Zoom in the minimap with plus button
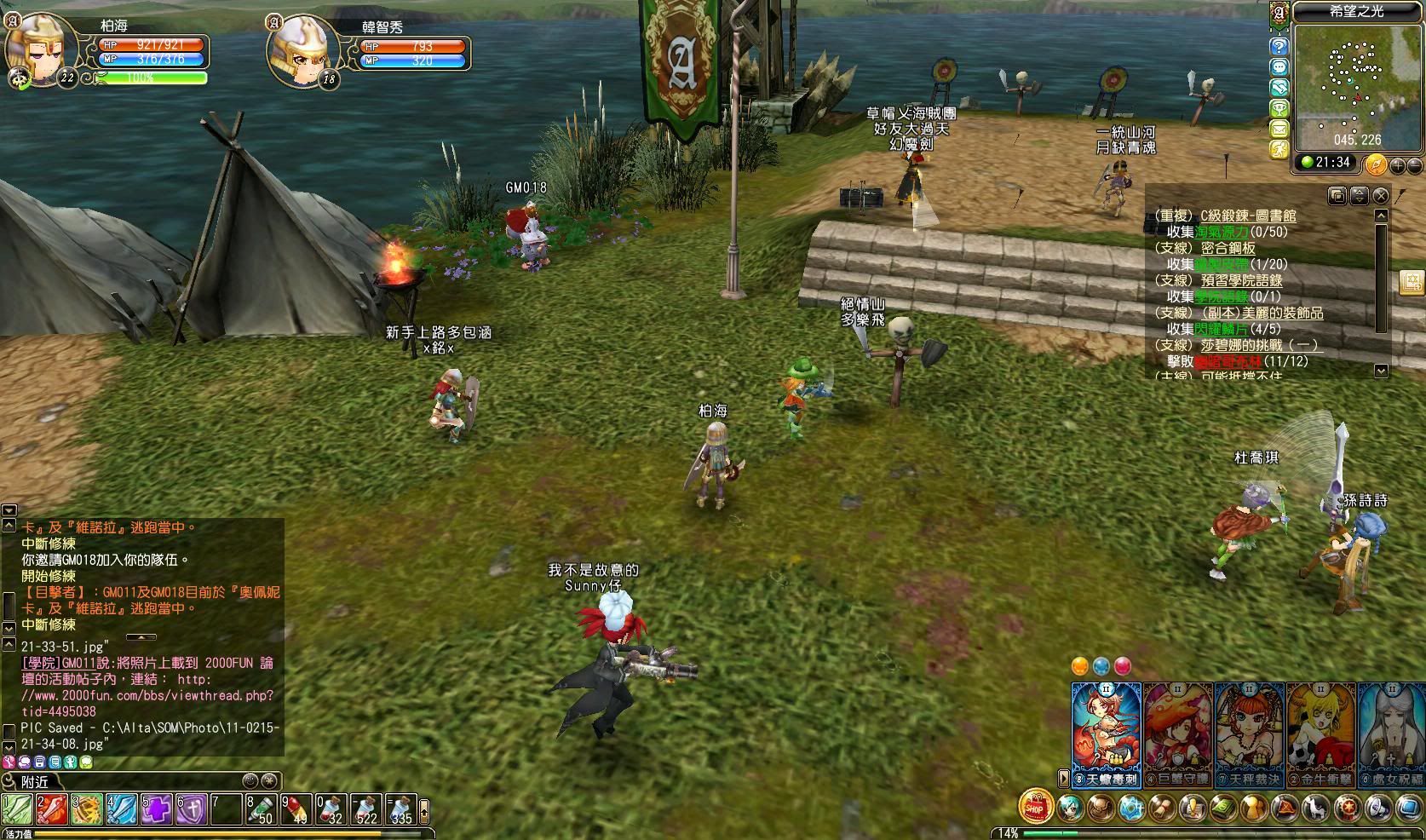The width and height of the screenshot is (1426, 840). point(1397,164)
